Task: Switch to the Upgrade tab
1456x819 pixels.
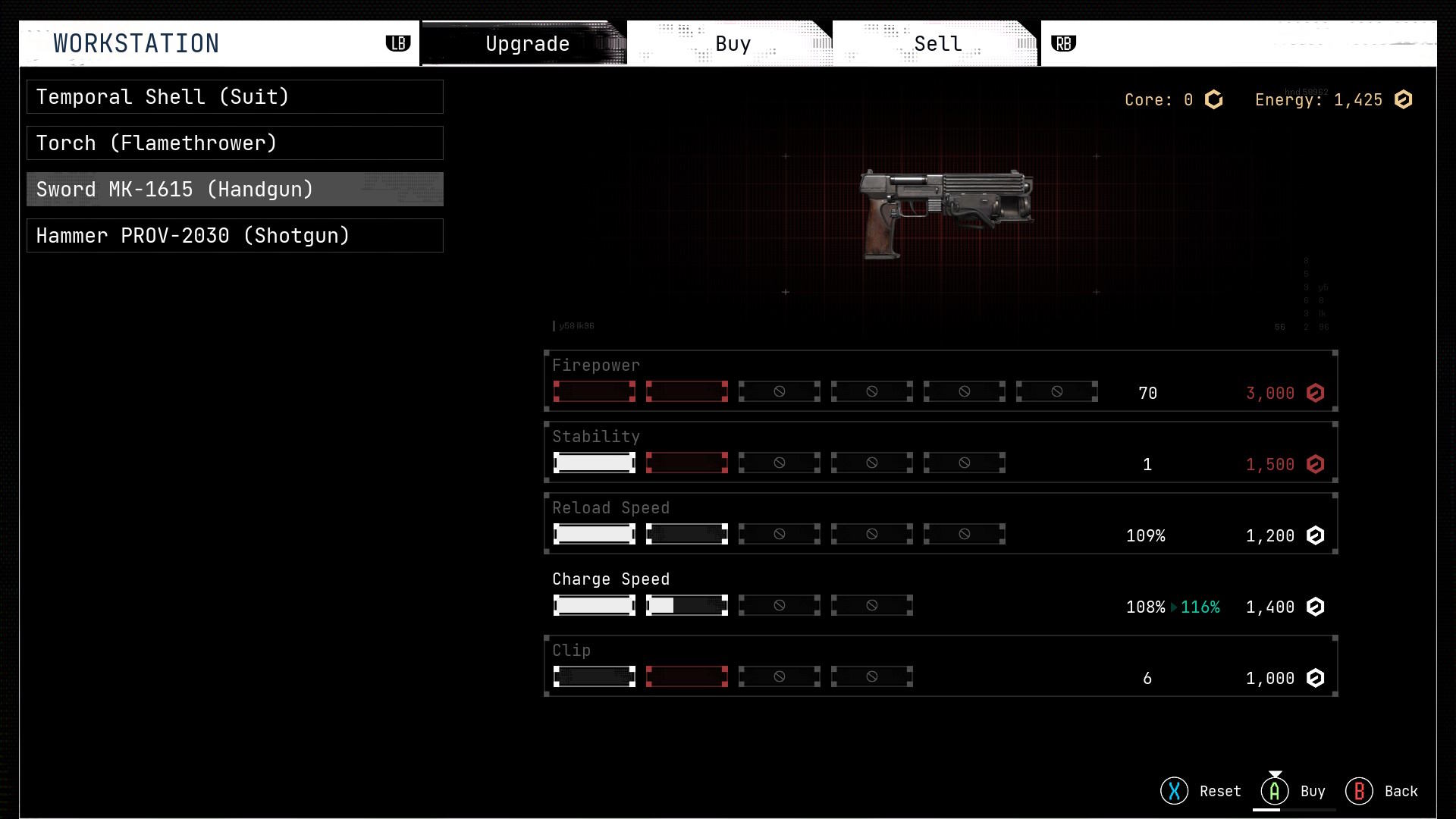Action: click(x=526, y=44)
